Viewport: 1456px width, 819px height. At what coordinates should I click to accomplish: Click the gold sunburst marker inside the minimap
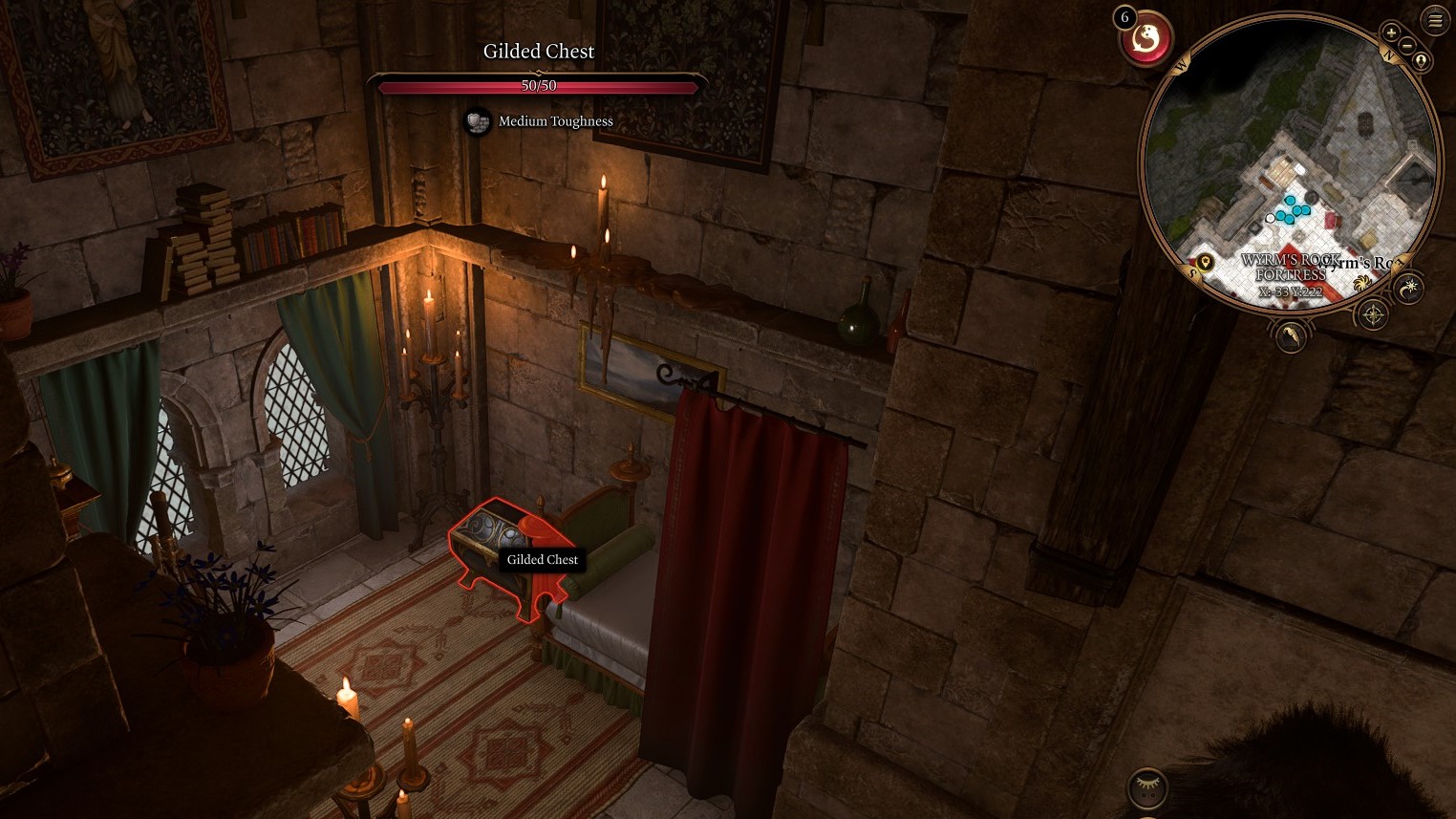click(x=1363, y=285)
